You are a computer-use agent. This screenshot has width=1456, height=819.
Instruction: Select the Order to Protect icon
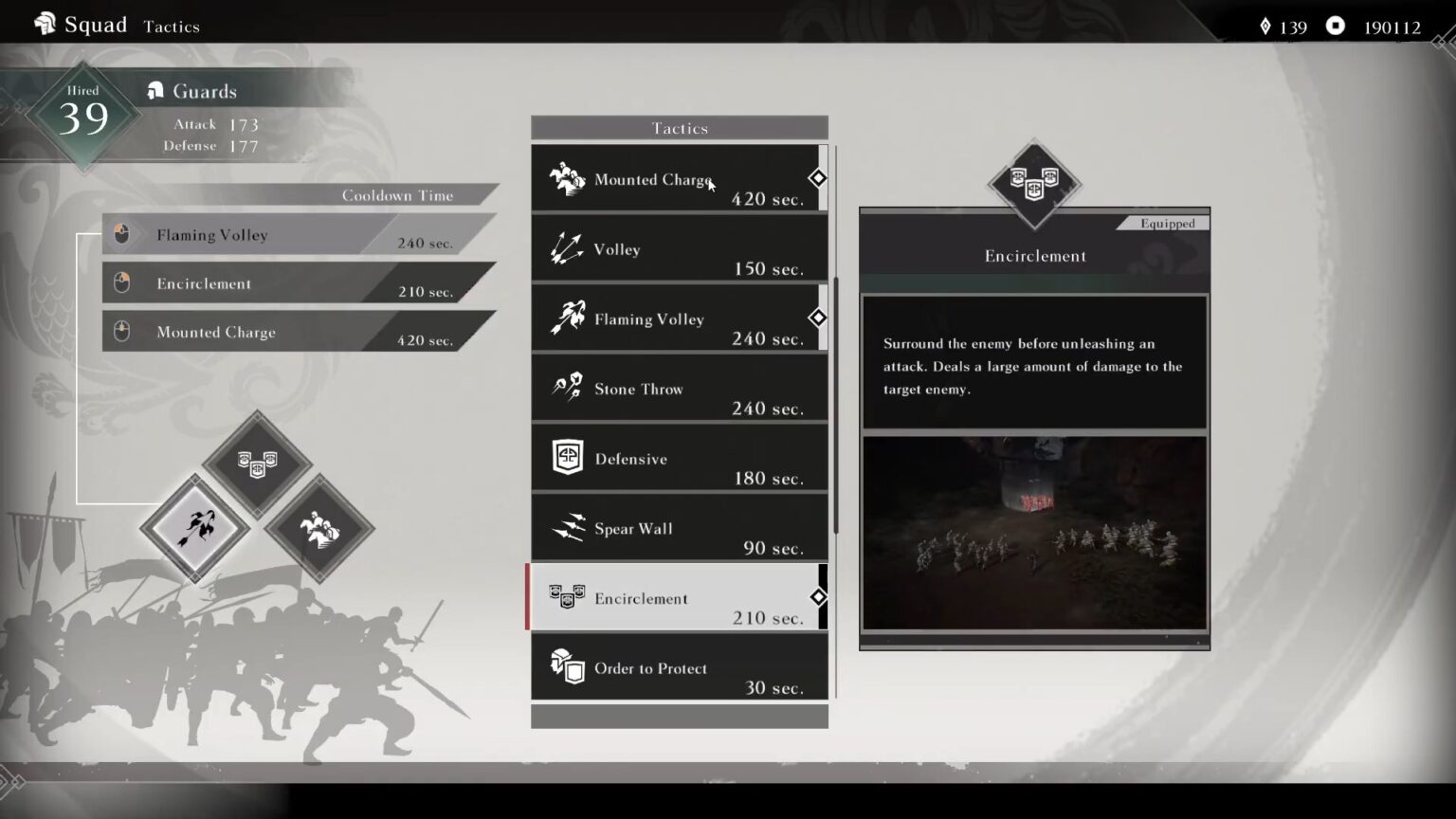tap(567, 665)
